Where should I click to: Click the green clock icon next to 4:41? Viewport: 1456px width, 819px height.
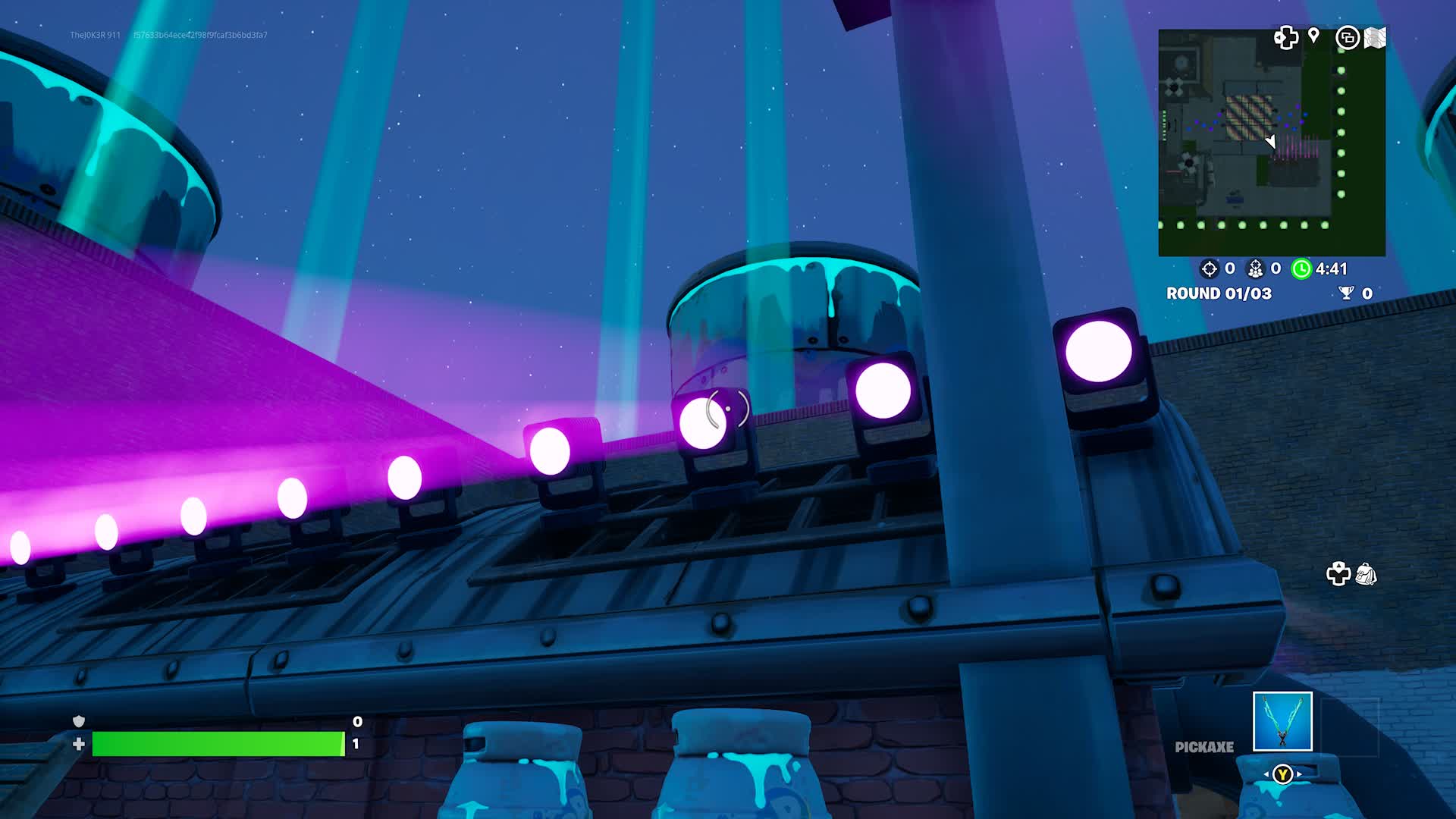tap(1302, 269)
